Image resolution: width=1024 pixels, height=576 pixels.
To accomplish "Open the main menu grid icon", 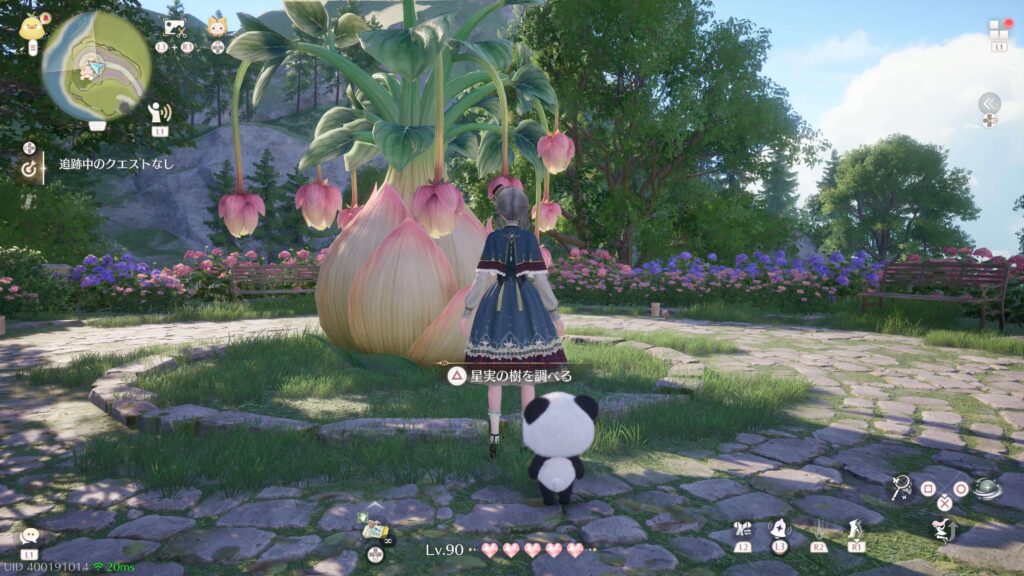I will coord(999,29).
